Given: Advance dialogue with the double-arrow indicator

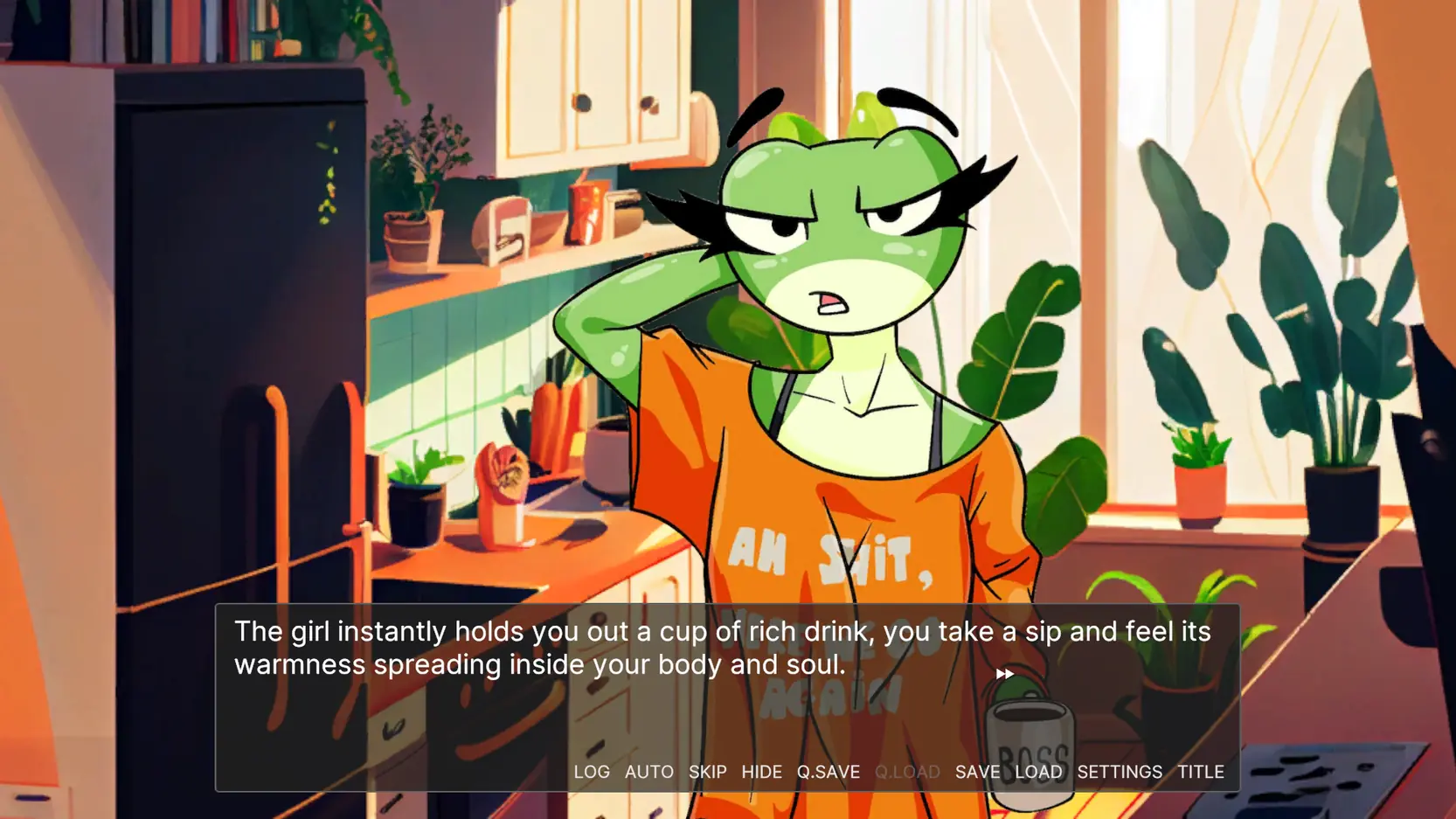Looking at the screenshot, I should coord(1005,674).
